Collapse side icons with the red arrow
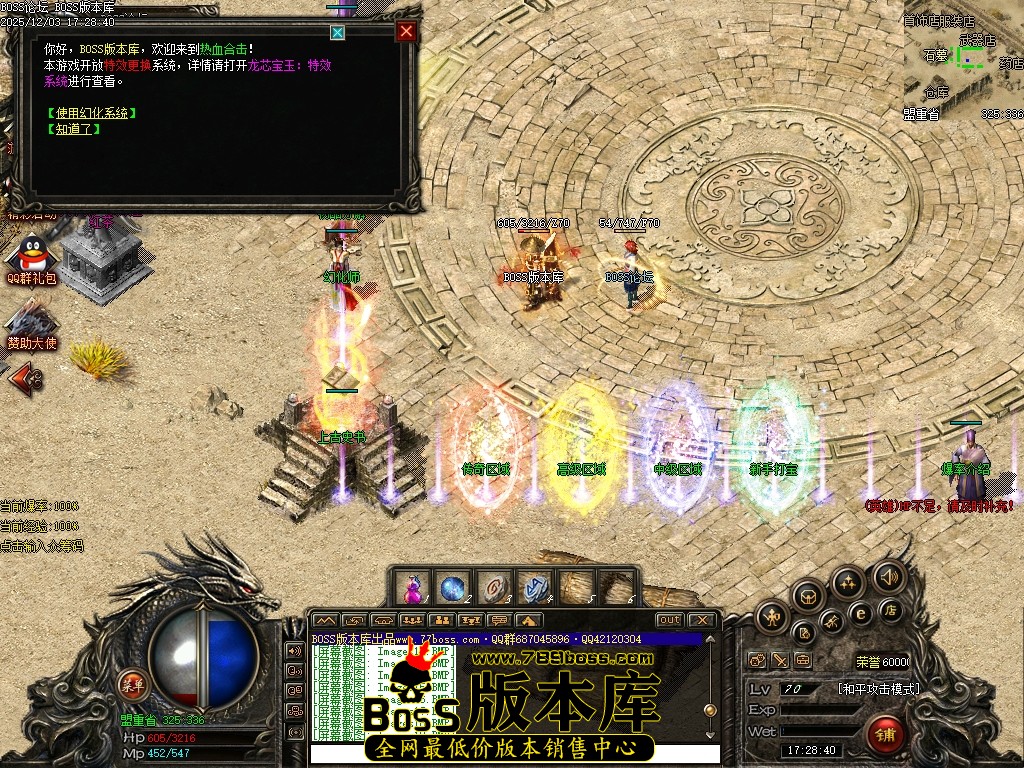1024x768 pixels. pos(27,377)
